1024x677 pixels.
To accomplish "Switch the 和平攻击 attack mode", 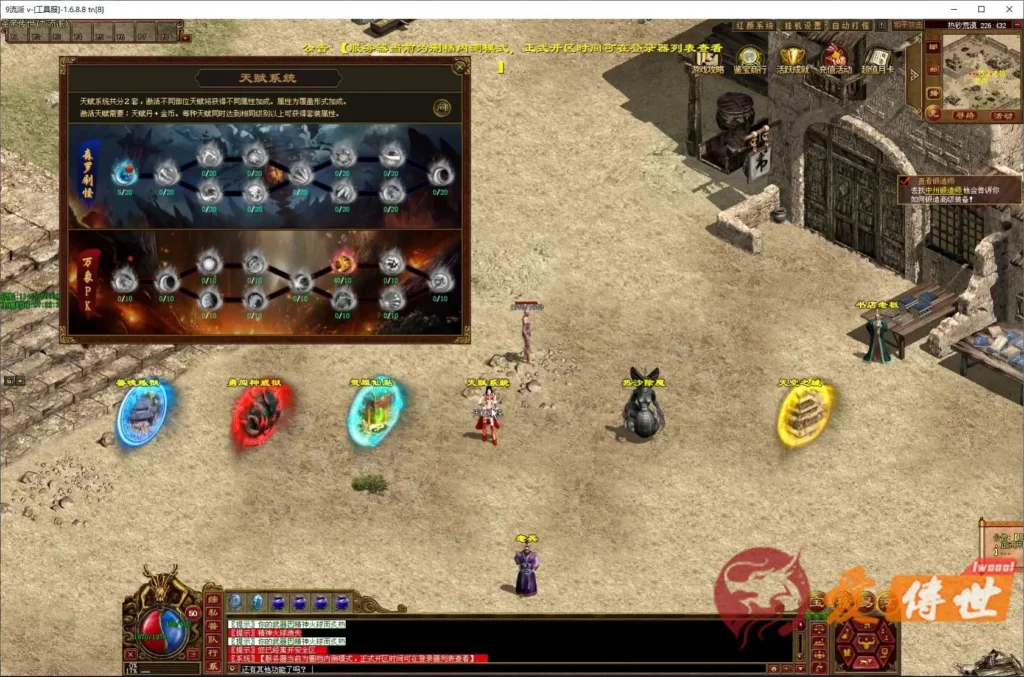I will [909, 25].
